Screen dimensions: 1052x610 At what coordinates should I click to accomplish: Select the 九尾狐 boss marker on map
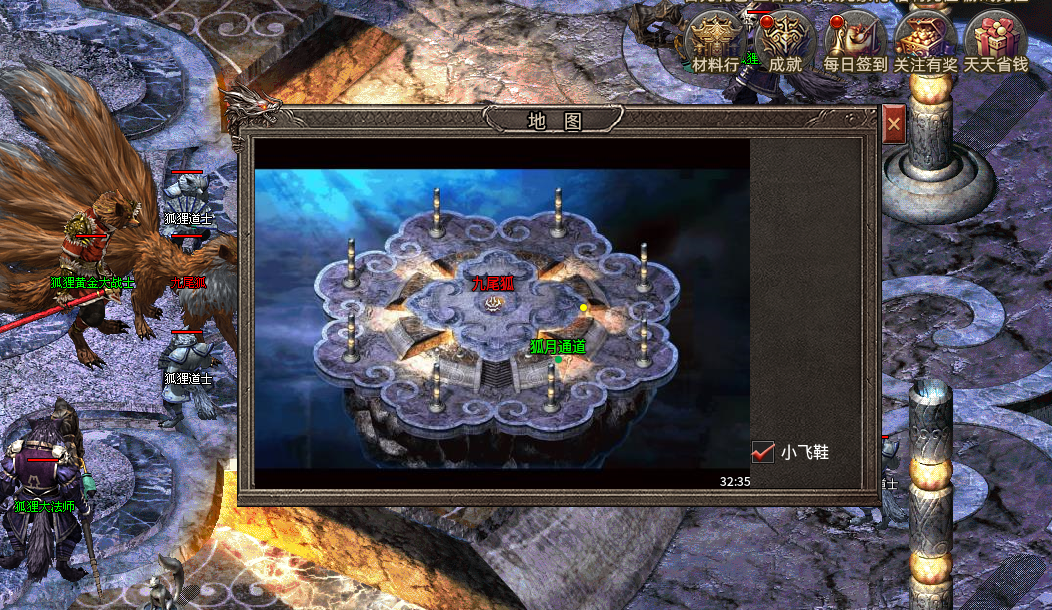pos(492,285)
